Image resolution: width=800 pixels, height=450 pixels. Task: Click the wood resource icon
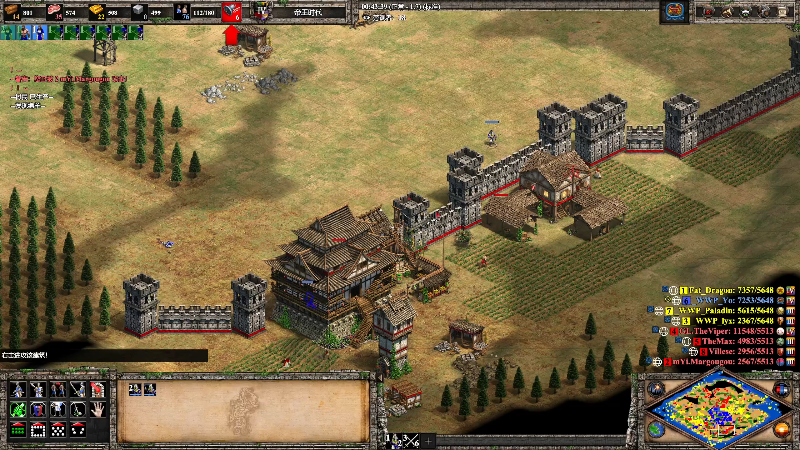tap(11, 12)
